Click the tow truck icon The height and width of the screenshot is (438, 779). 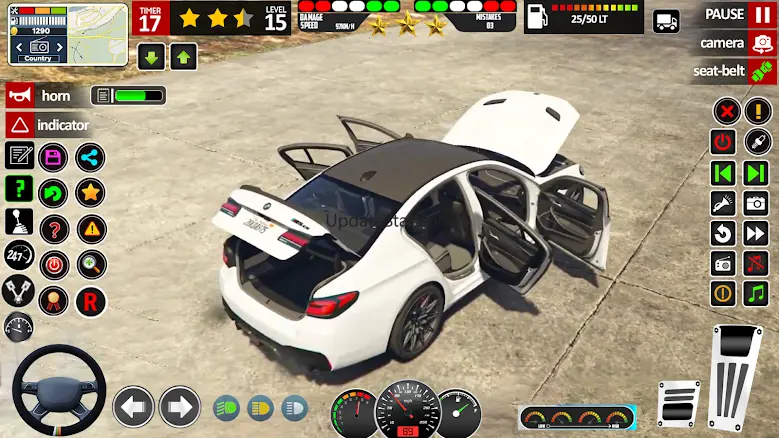(x=665, y=21)
